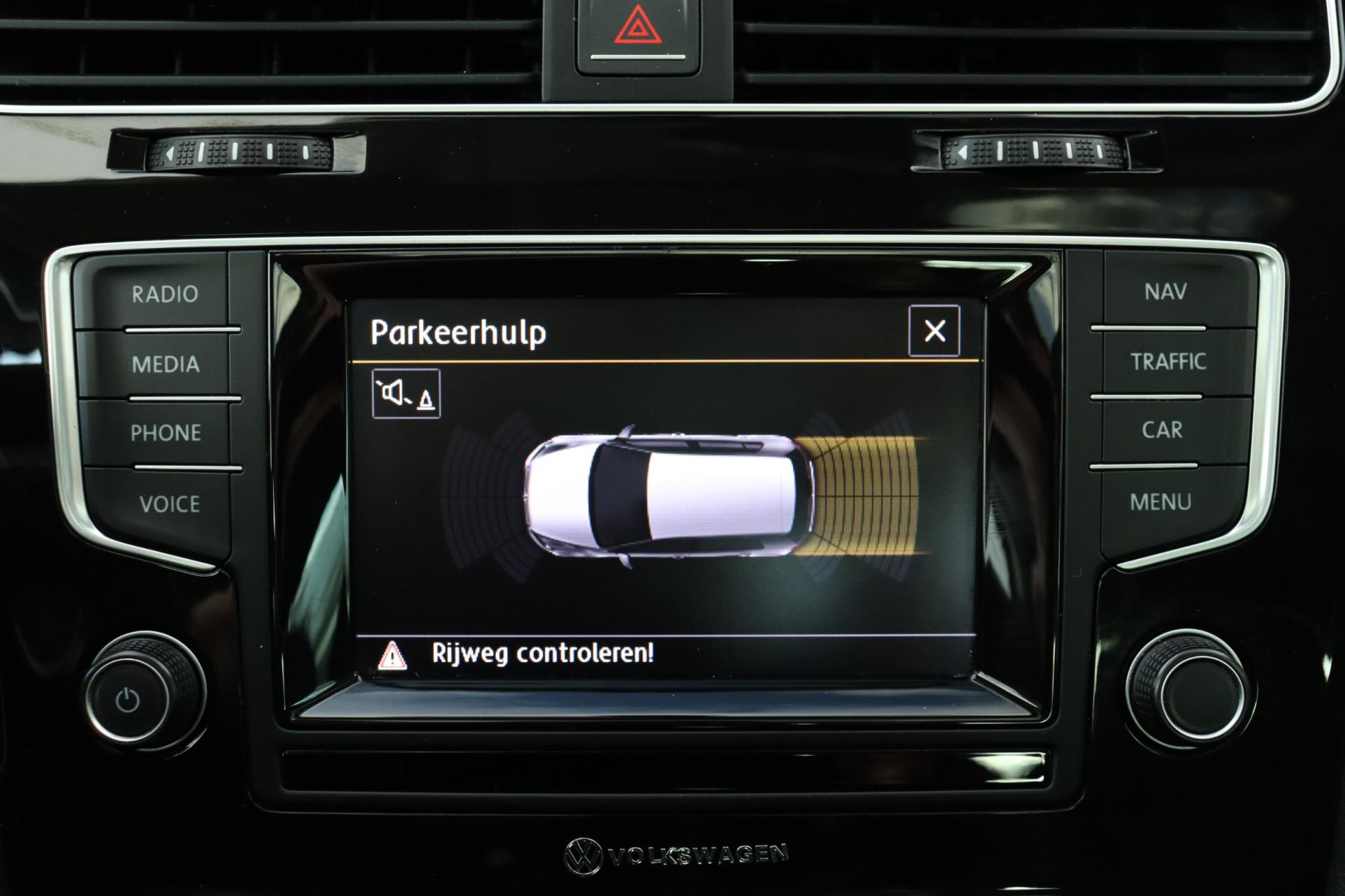Click the right rotary selector knob
The image size is (1345, 896).
click(x=1187, y=687)
